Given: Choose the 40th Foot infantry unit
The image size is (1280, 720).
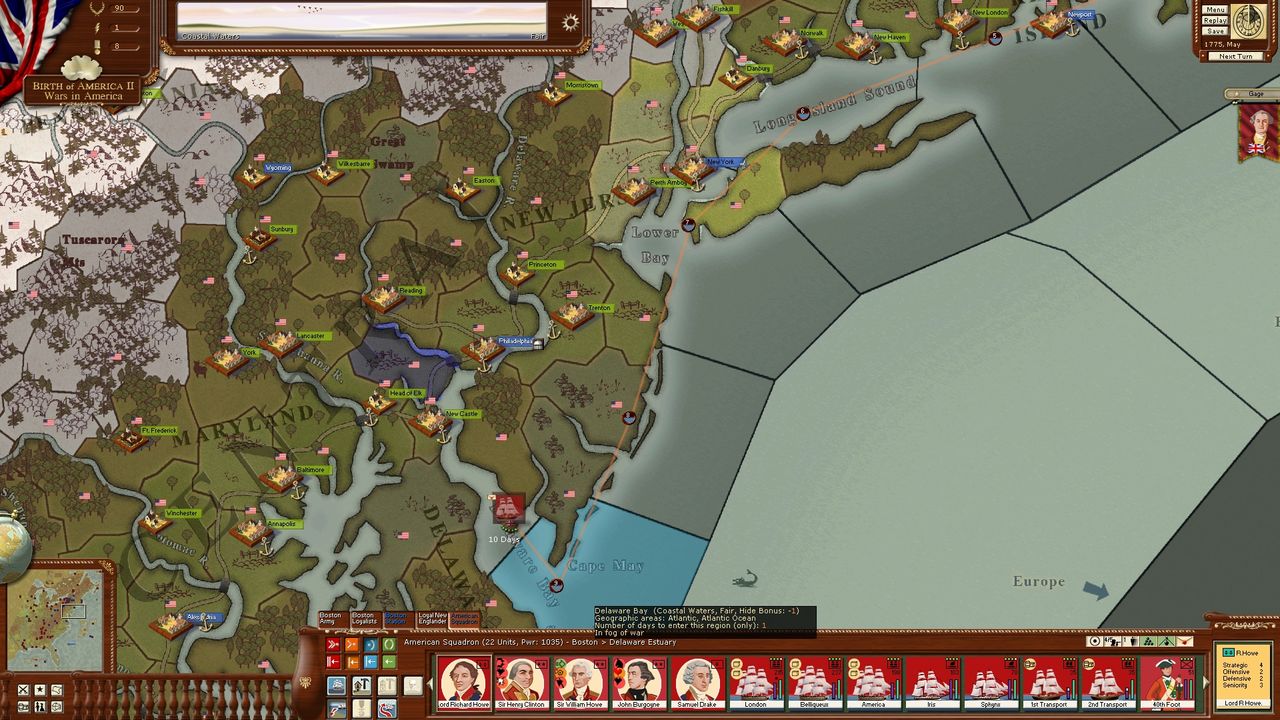Looking at the screenshot, I should [1166, 681].
